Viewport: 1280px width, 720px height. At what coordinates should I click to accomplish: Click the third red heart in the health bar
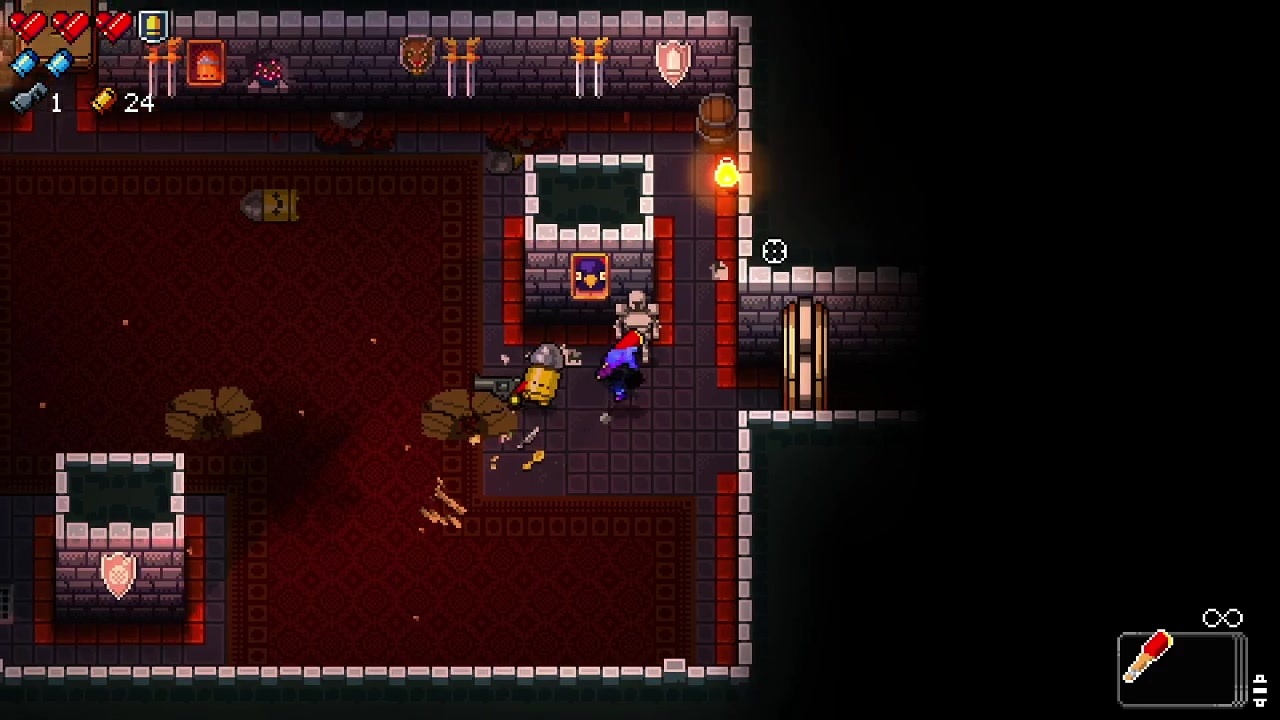click(x=113, y=25)
